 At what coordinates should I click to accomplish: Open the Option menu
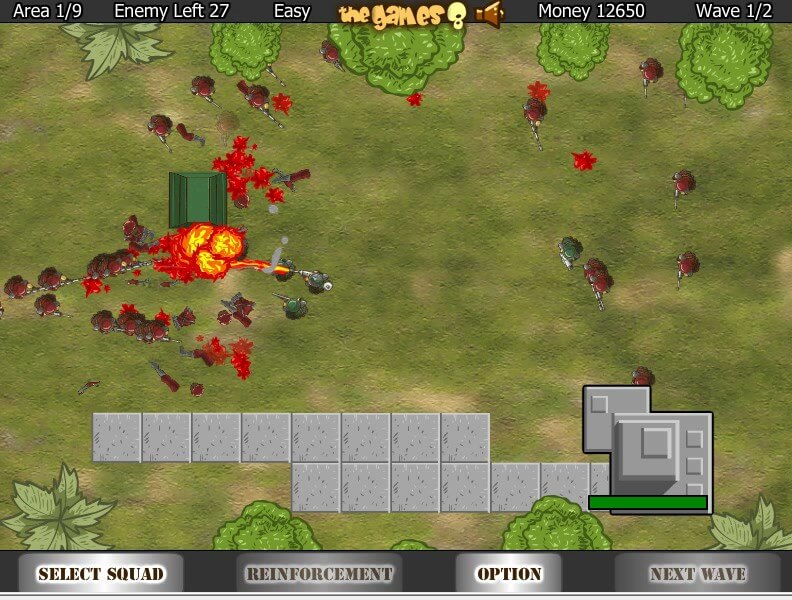(x=509, y=574)
